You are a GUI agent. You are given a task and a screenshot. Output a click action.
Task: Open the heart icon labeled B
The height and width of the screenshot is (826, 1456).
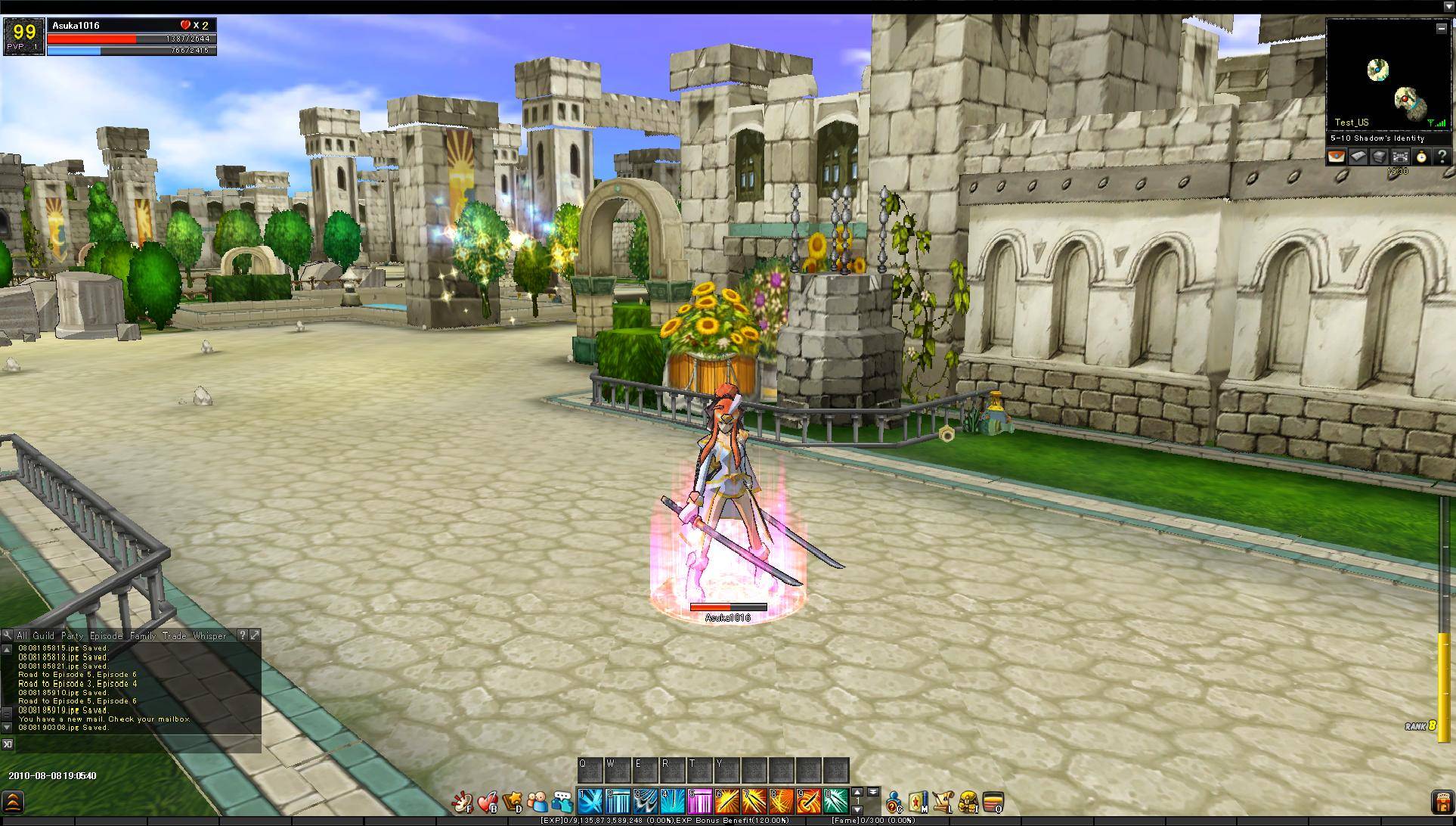pyautogui.click(x=488, y=802)
